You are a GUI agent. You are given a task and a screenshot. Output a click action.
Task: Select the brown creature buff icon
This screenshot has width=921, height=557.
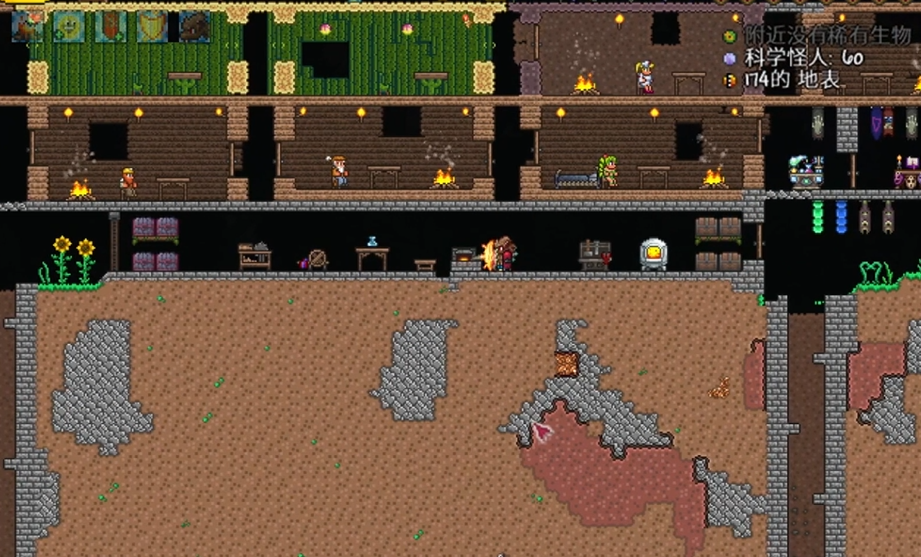click(195, 26)
